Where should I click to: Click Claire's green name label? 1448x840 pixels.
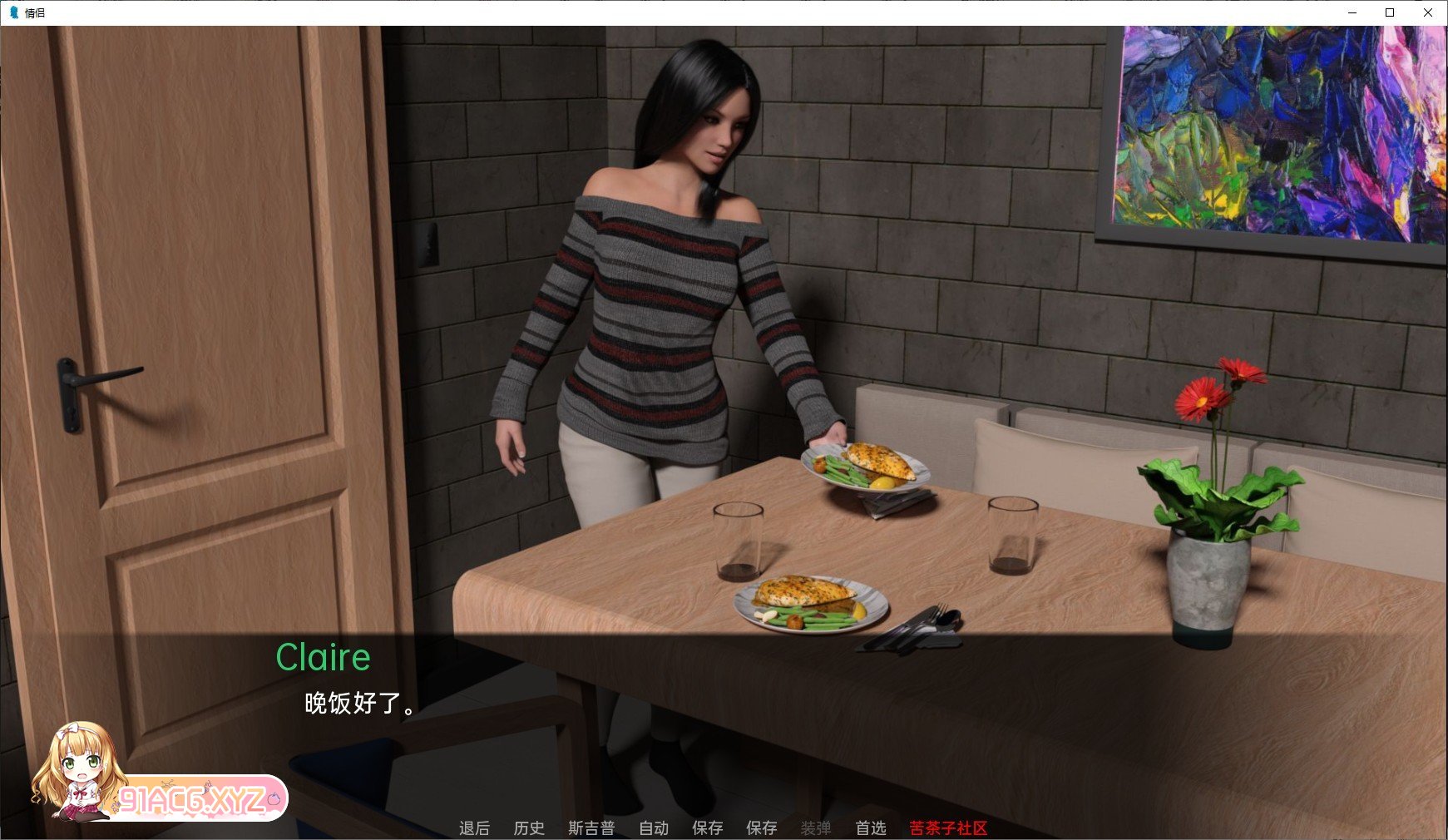324,657
